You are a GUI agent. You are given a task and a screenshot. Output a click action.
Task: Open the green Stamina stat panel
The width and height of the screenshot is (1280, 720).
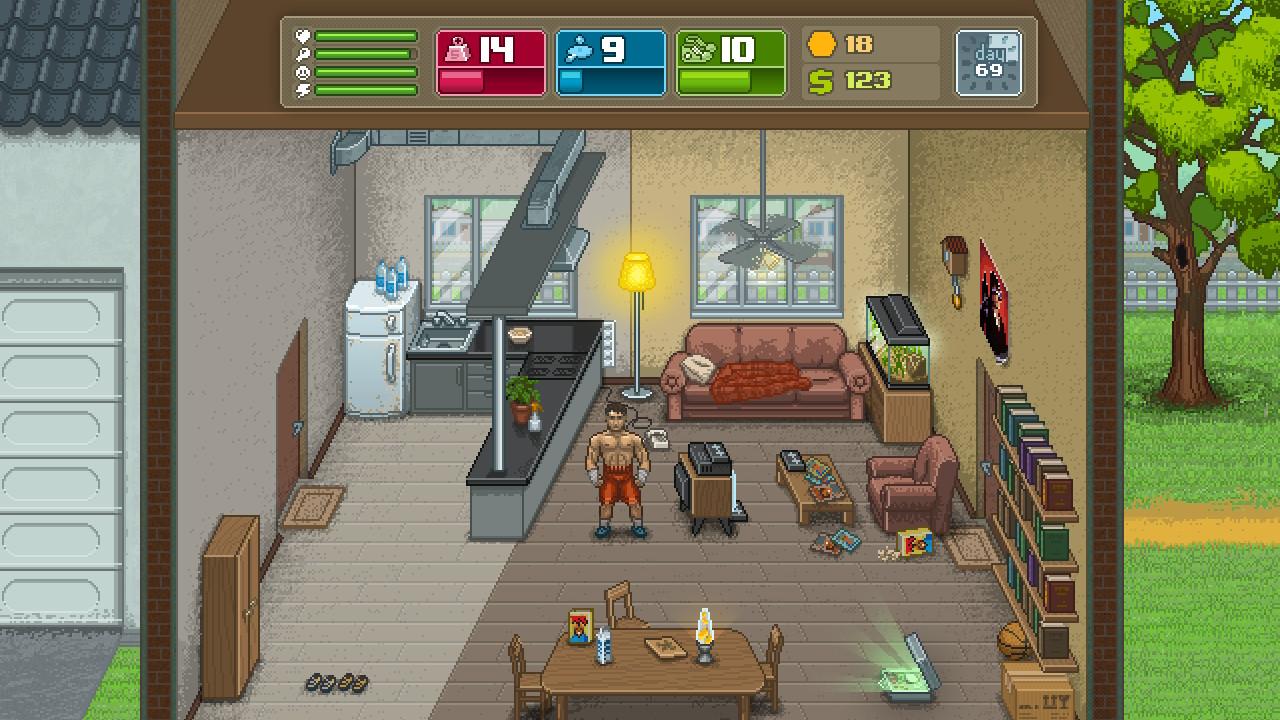pos(731,63)
